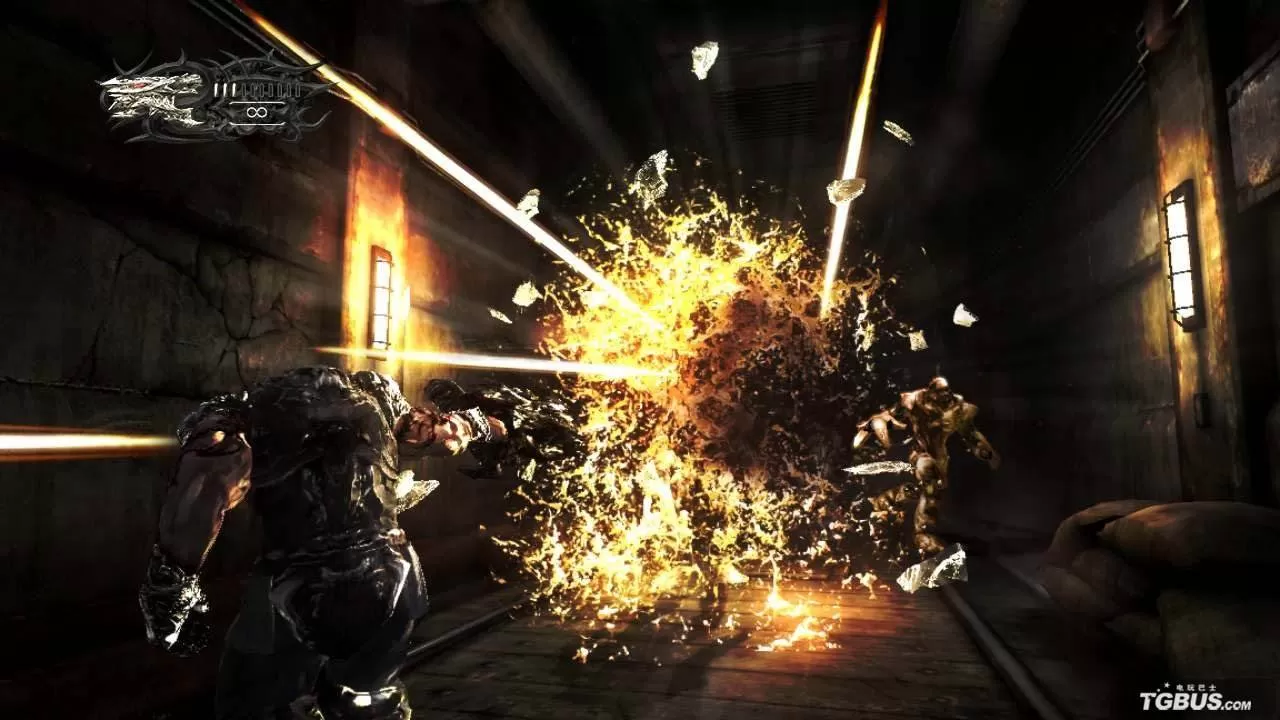1280x720 pixels.
Task: Click the last empty tick of the gauge
Action: [x=297, y=91]
